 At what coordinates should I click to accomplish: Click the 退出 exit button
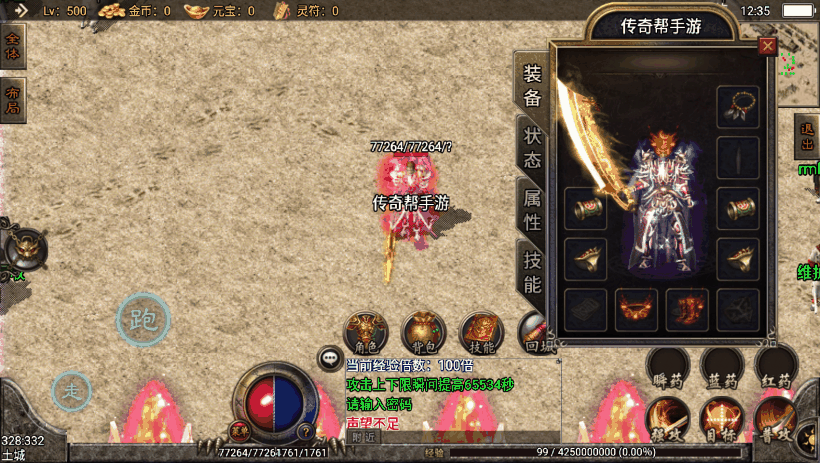tap(807, 137)
